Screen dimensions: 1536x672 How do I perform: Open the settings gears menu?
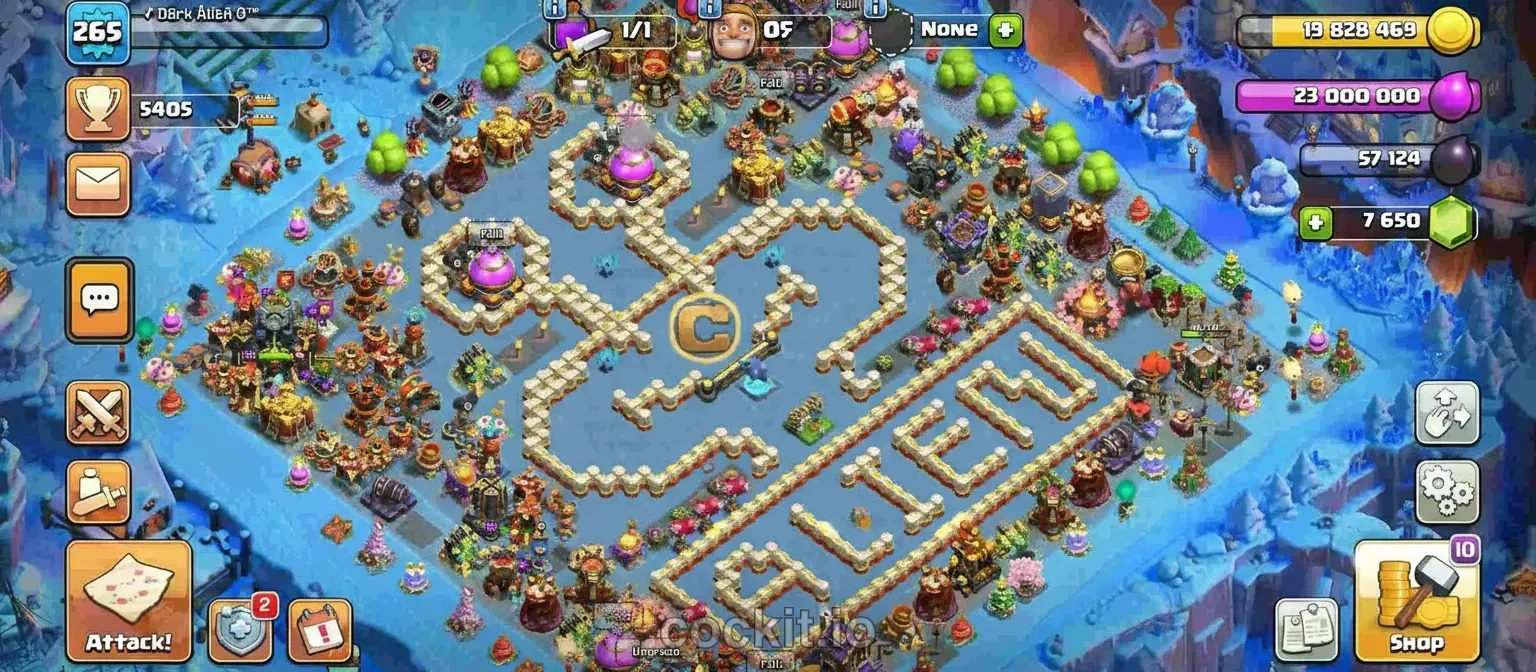1446,491
